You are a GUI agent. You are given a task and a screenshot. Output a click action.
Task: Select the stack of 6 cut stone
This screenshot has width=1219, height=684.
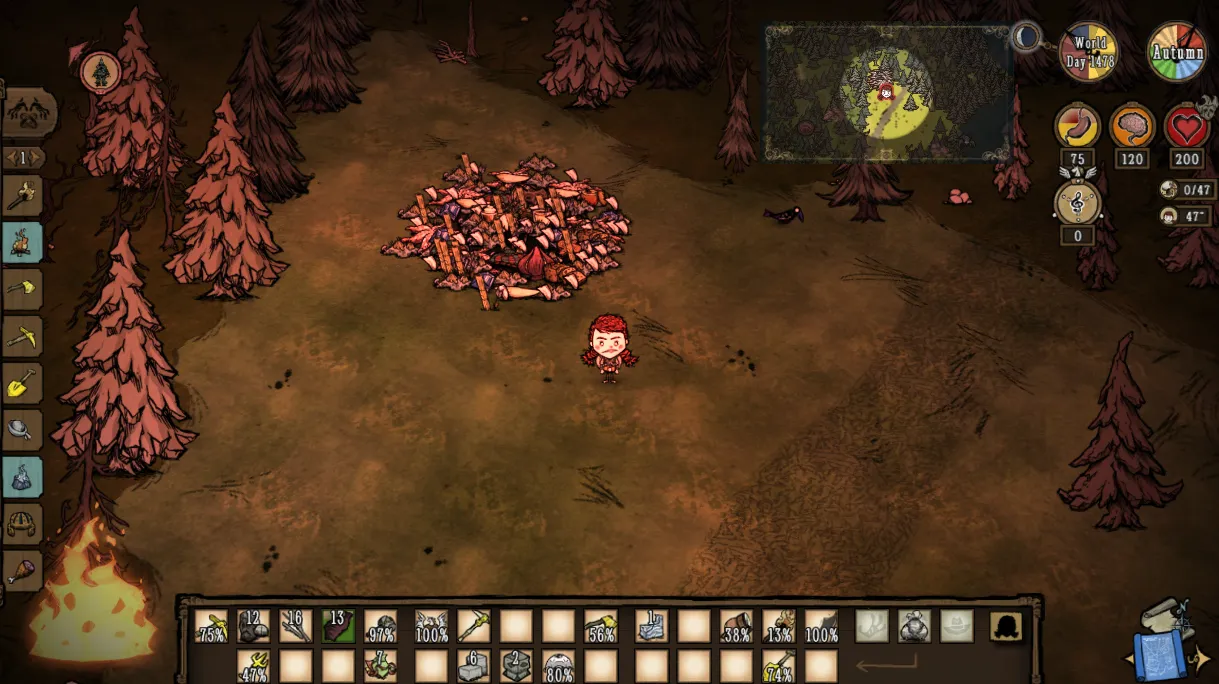pyautogui.click(x=473, y=665)
